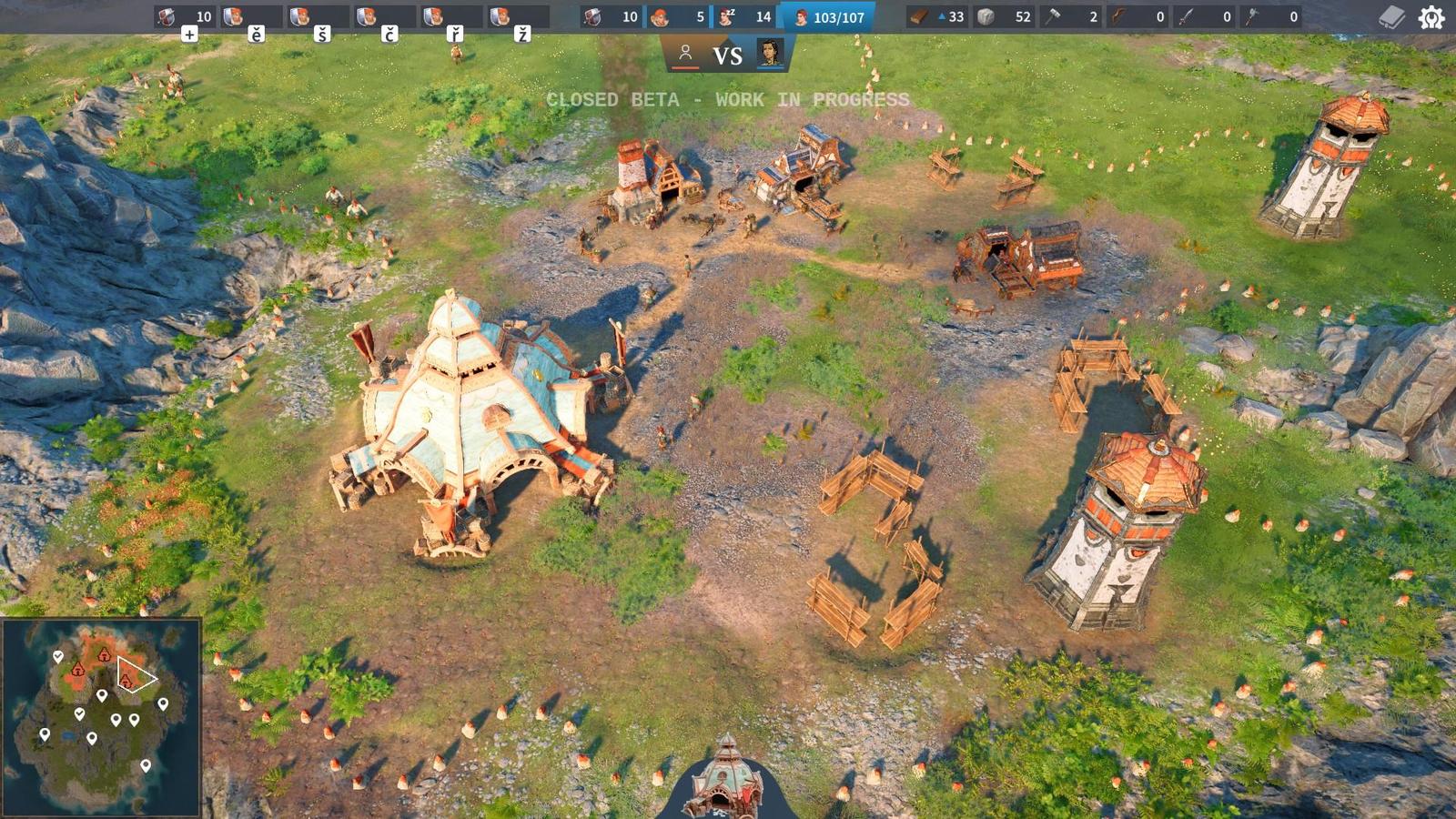Viewport: 1456px width, 819px height.
Task: Select the unit group with hotkey š
Action: (x=300, y=16)
